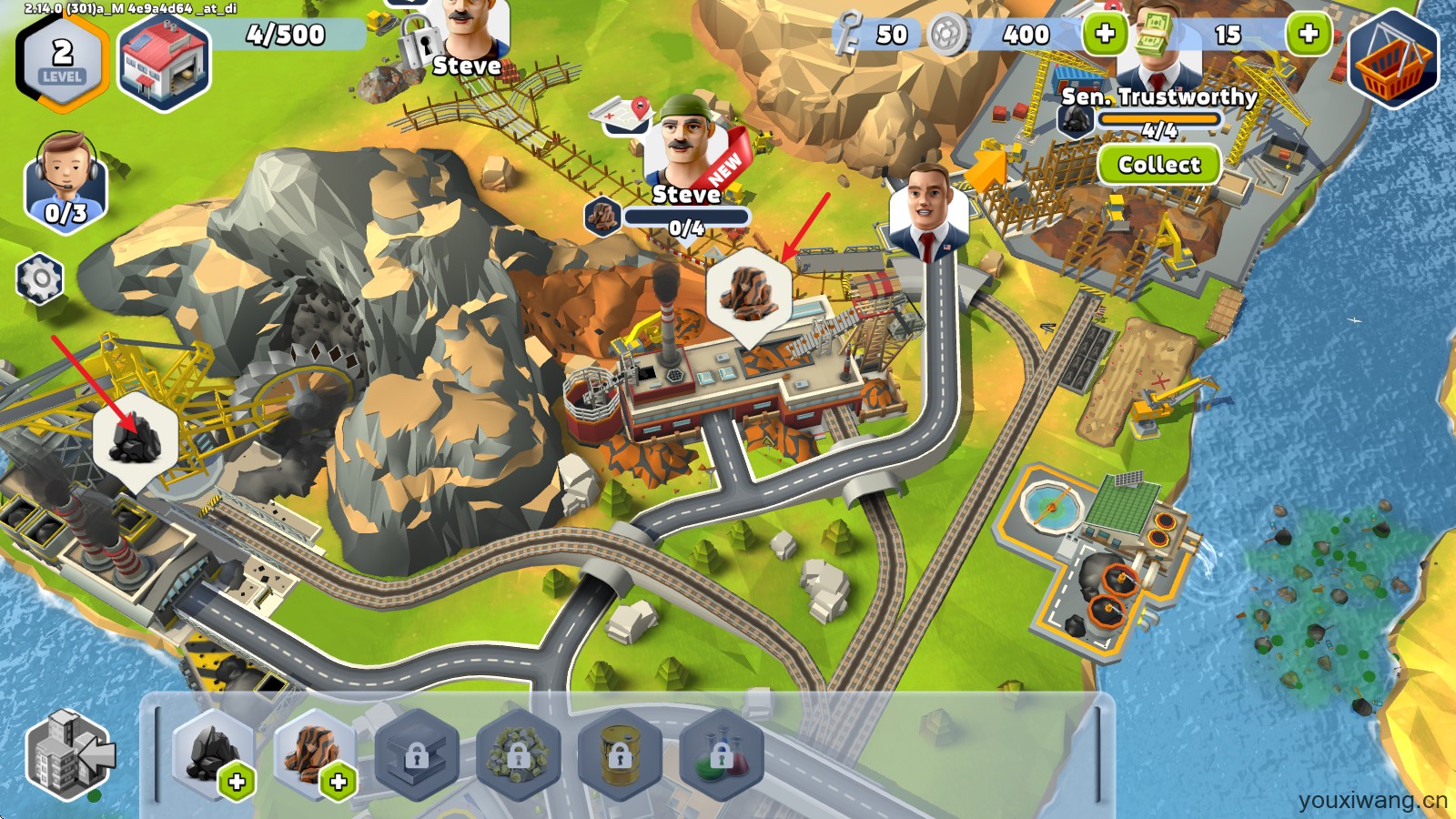Open the level 2 player badge
Image resolution: width=1456 pixels, height=819 pixels.
tap(62, 62)
